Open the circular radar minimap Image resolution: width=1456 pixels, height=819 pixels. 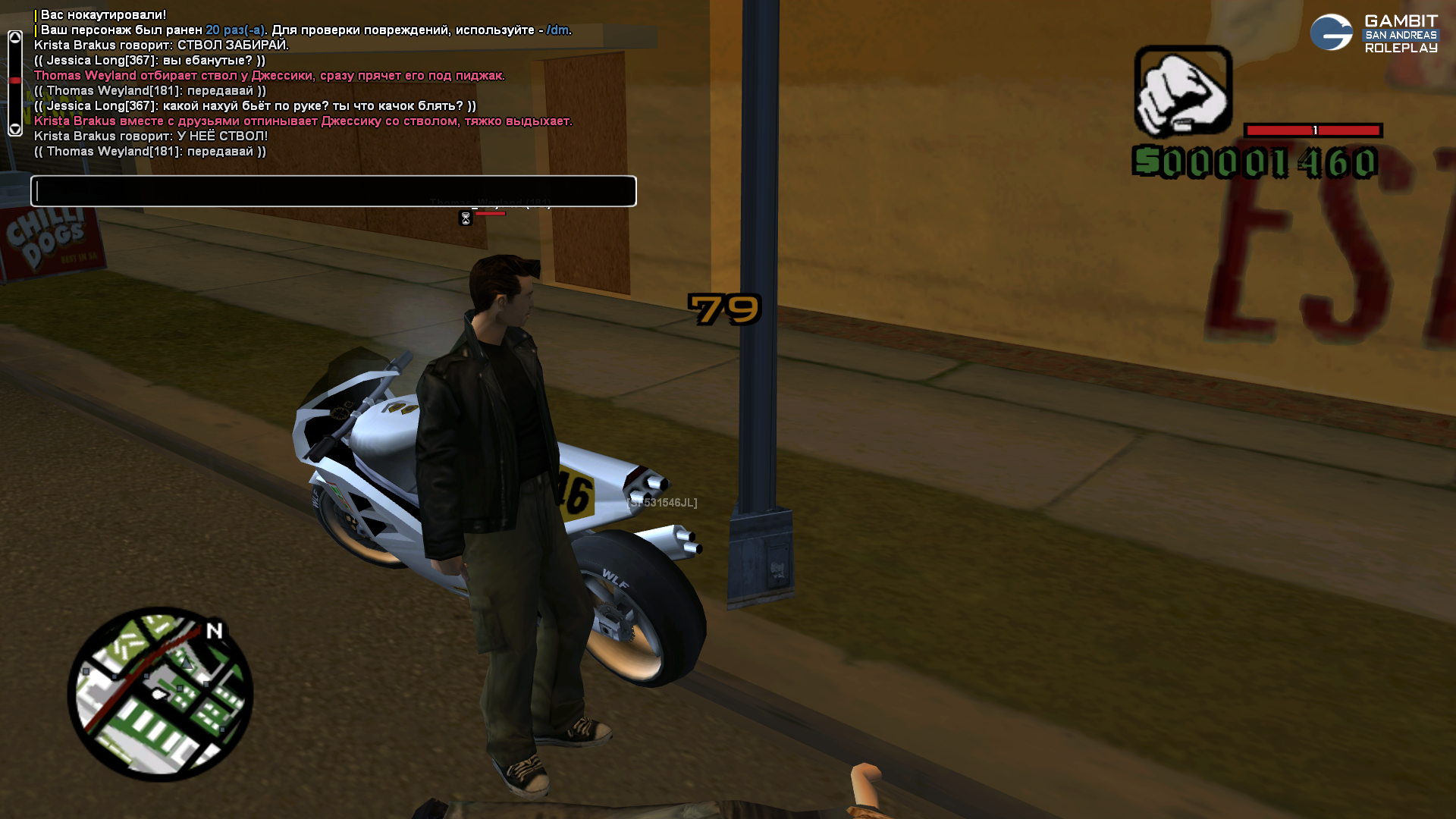coord(160,694)
